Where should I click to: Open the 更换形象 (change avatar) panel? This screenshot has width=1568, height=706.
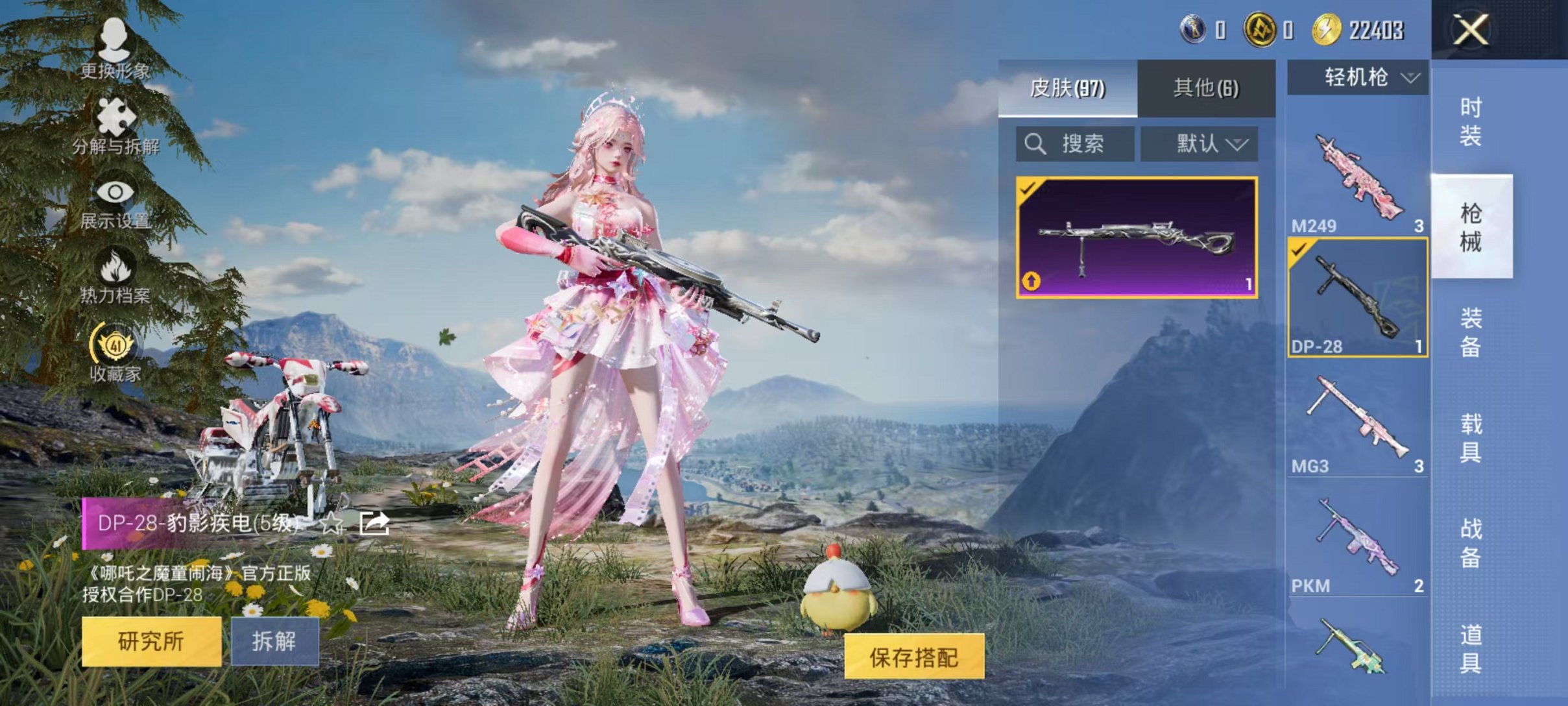click(x=115, y=49)
